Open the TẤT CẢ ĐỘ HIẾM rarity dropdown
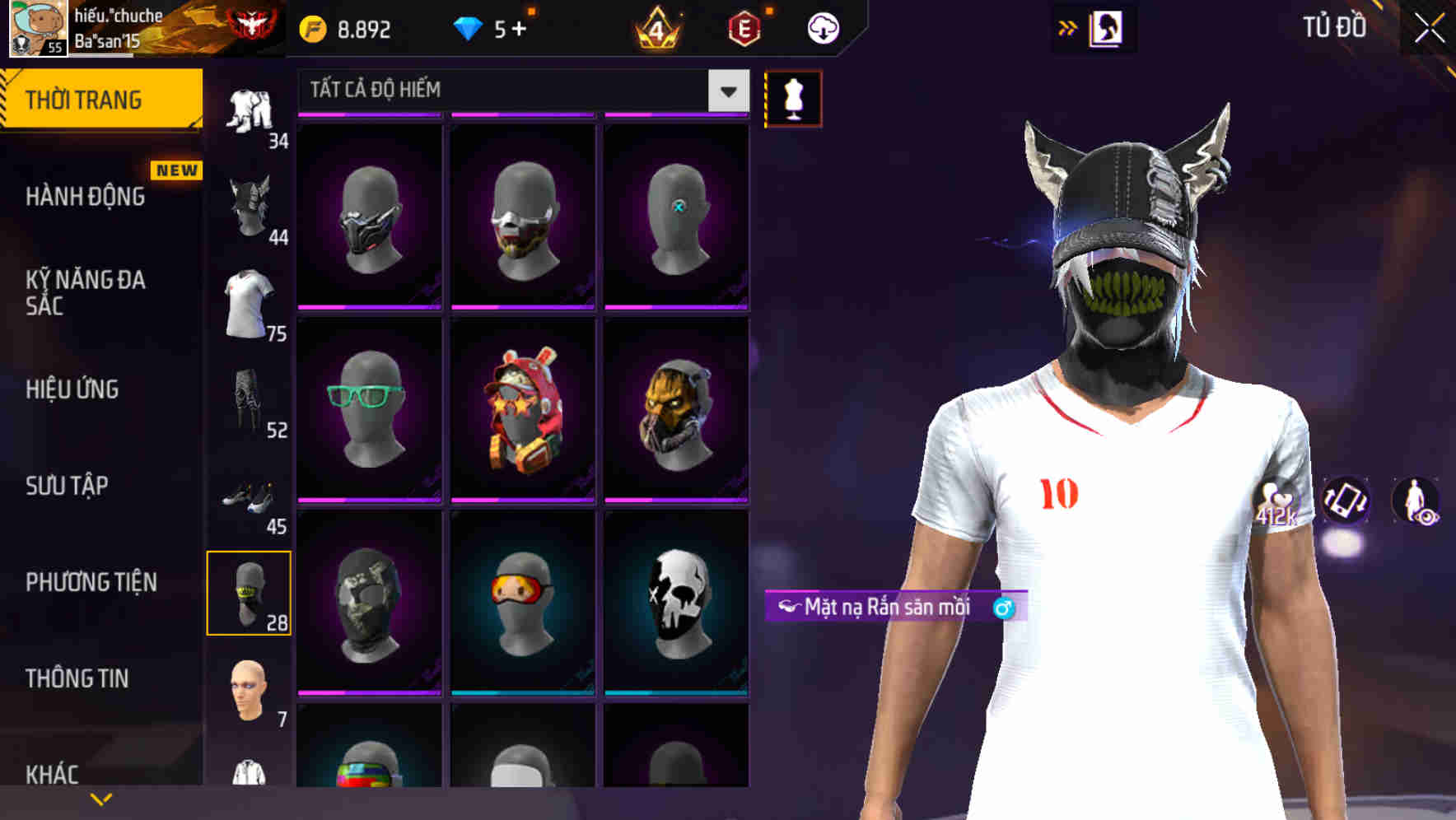The width and height of the screenshot is (1456, 820). point(519,91)
